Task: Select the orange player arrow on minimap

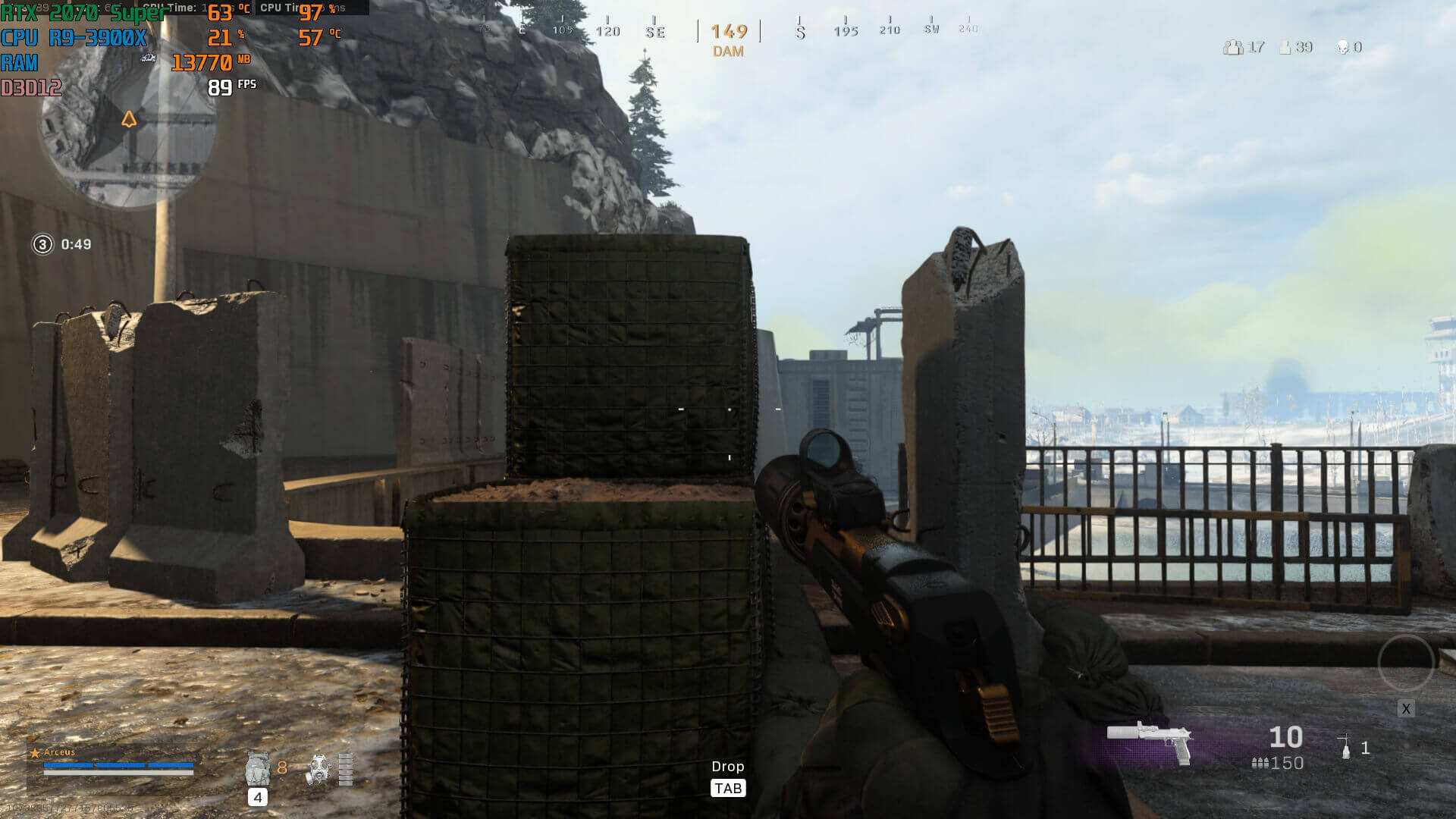Action: point(129,119)
